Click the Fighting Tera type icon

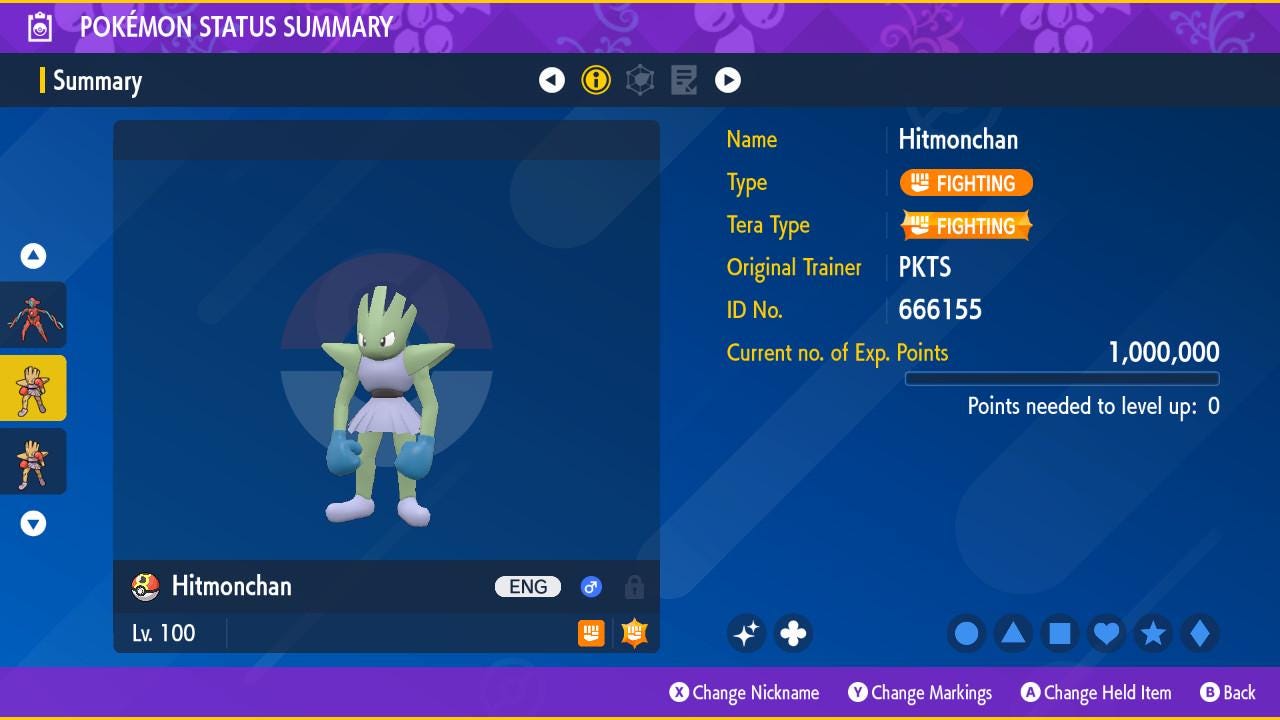pos(634,633)
